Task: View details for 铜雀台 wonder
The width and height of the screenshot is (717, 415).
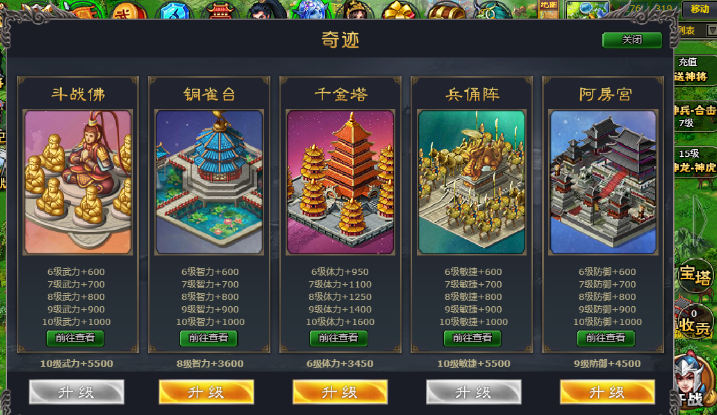Action: [x=209, y=338]
